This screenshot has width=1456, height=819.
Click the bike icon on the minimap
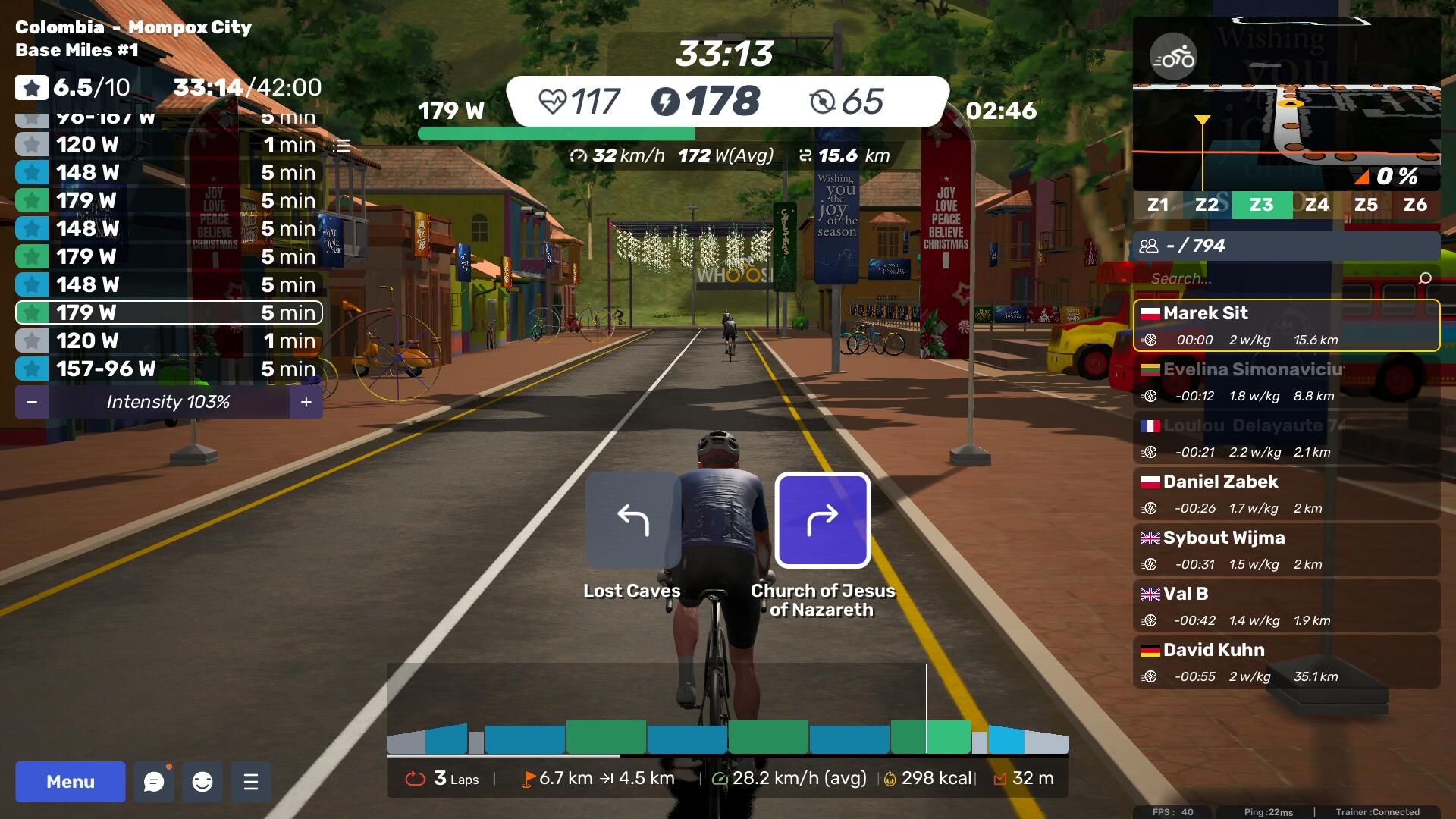pyautogui.click(x=1173, y=57)
